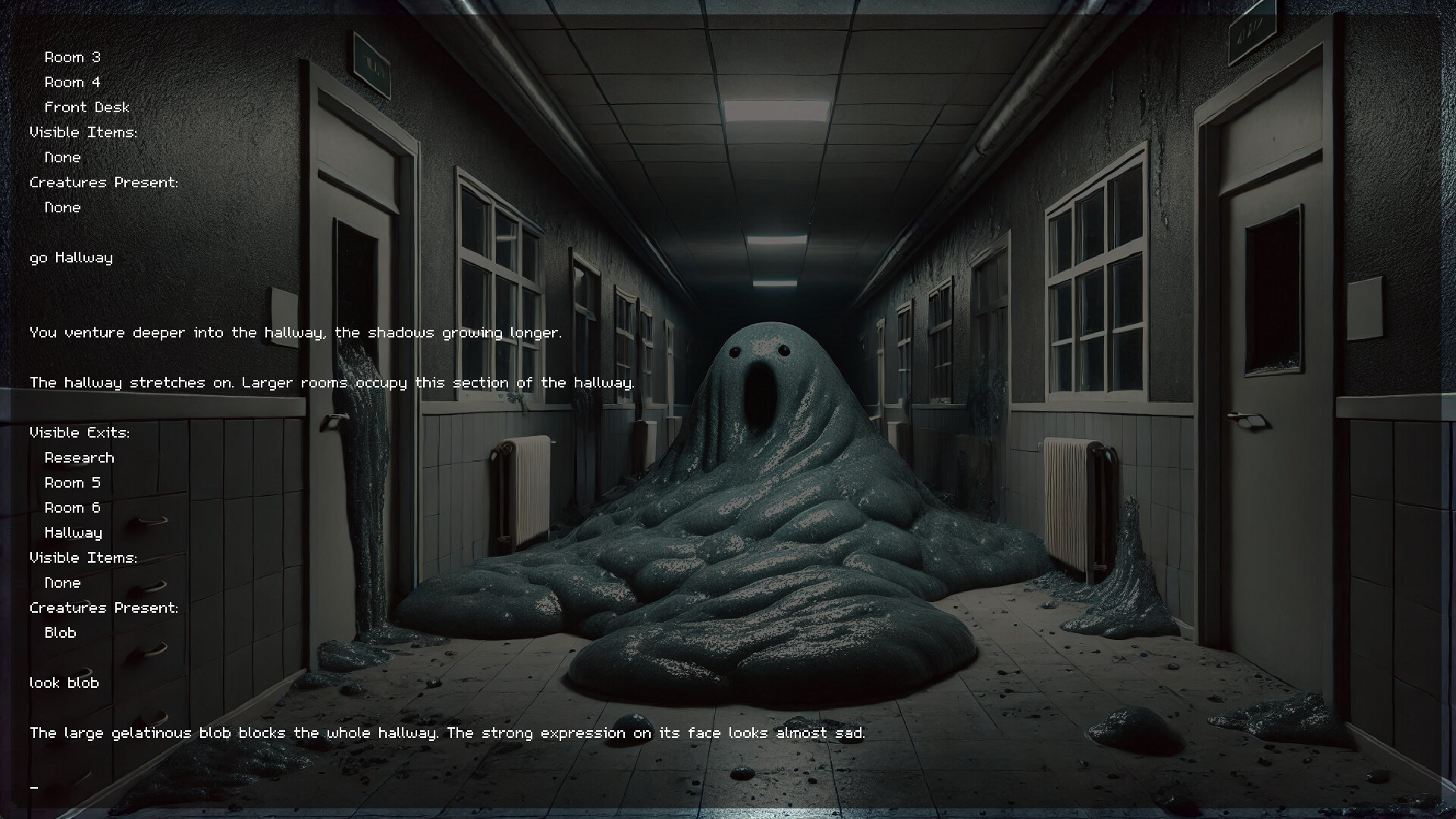Select the Room 6 exit
The width and height of the screenshot is (1456, 819).
[72, 507]
